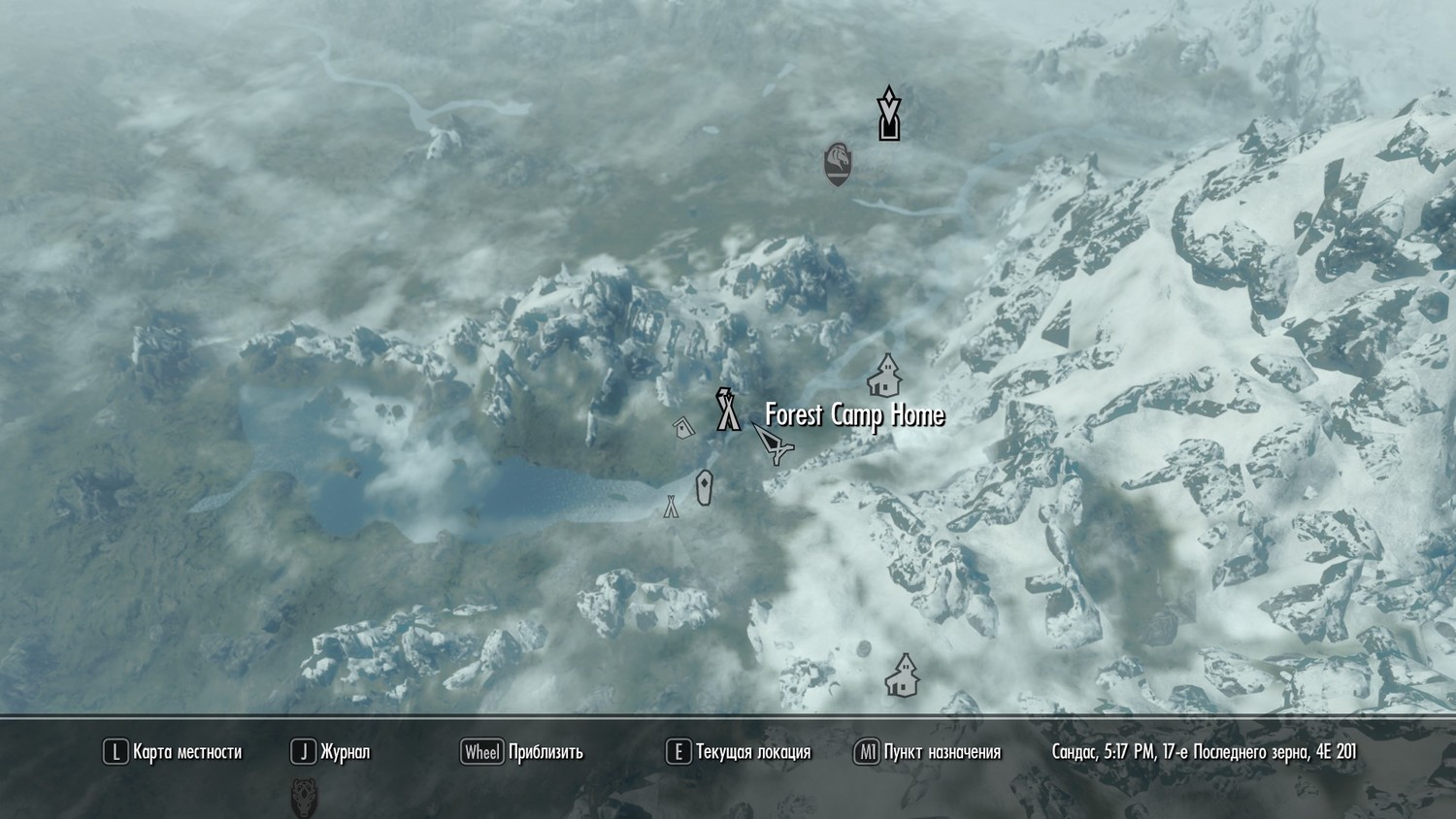Click the [J] key prompt in the bottom bar
Viewport: 1456px width, 819px height.
(x=302, y=750)
